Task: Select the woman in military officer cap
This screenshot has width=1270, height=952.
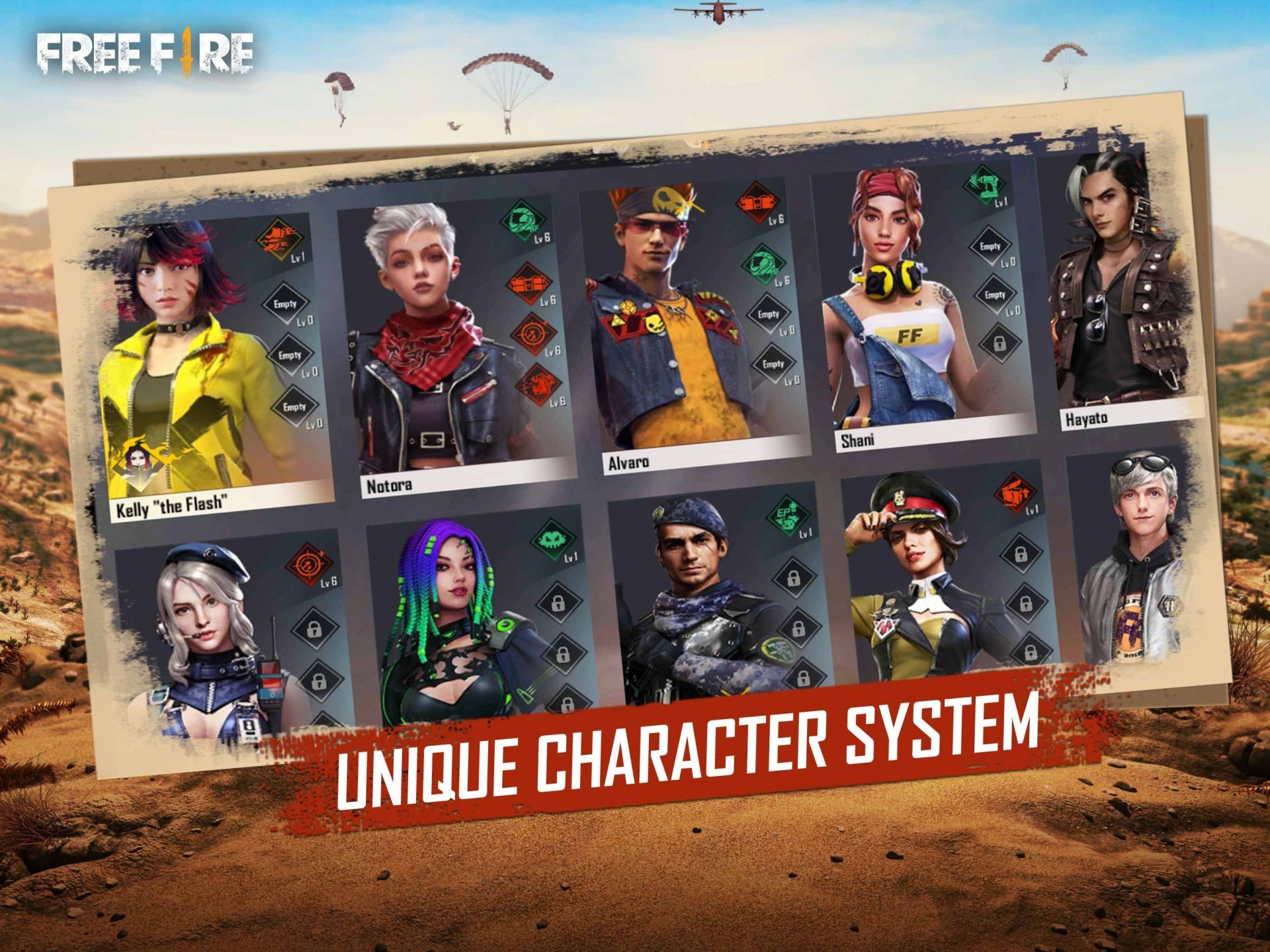Action: pyautogui.click(x=926, y=576)
